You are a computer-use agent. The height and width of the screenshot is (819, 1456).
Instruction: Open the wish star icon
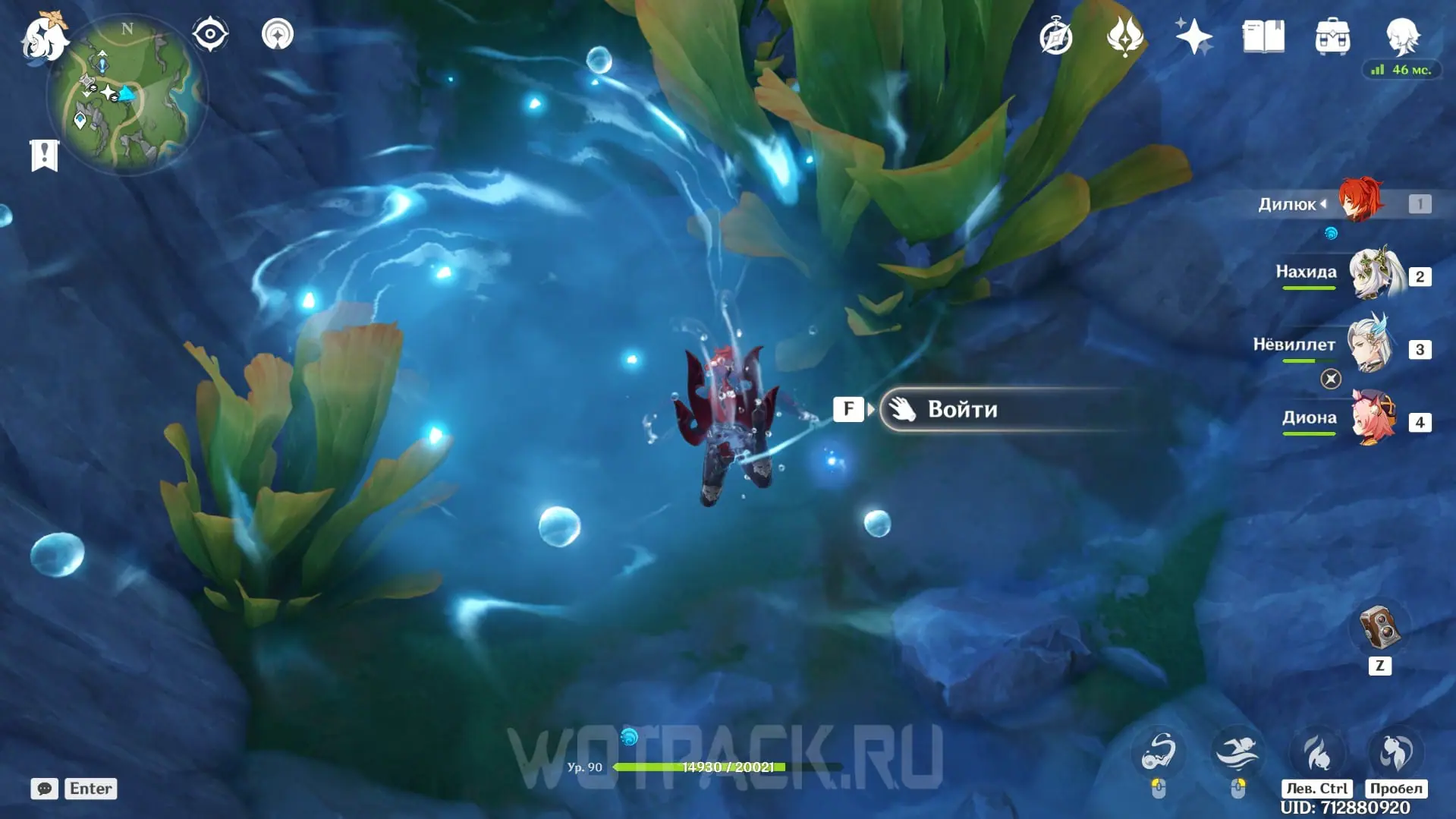[1193, 36]
